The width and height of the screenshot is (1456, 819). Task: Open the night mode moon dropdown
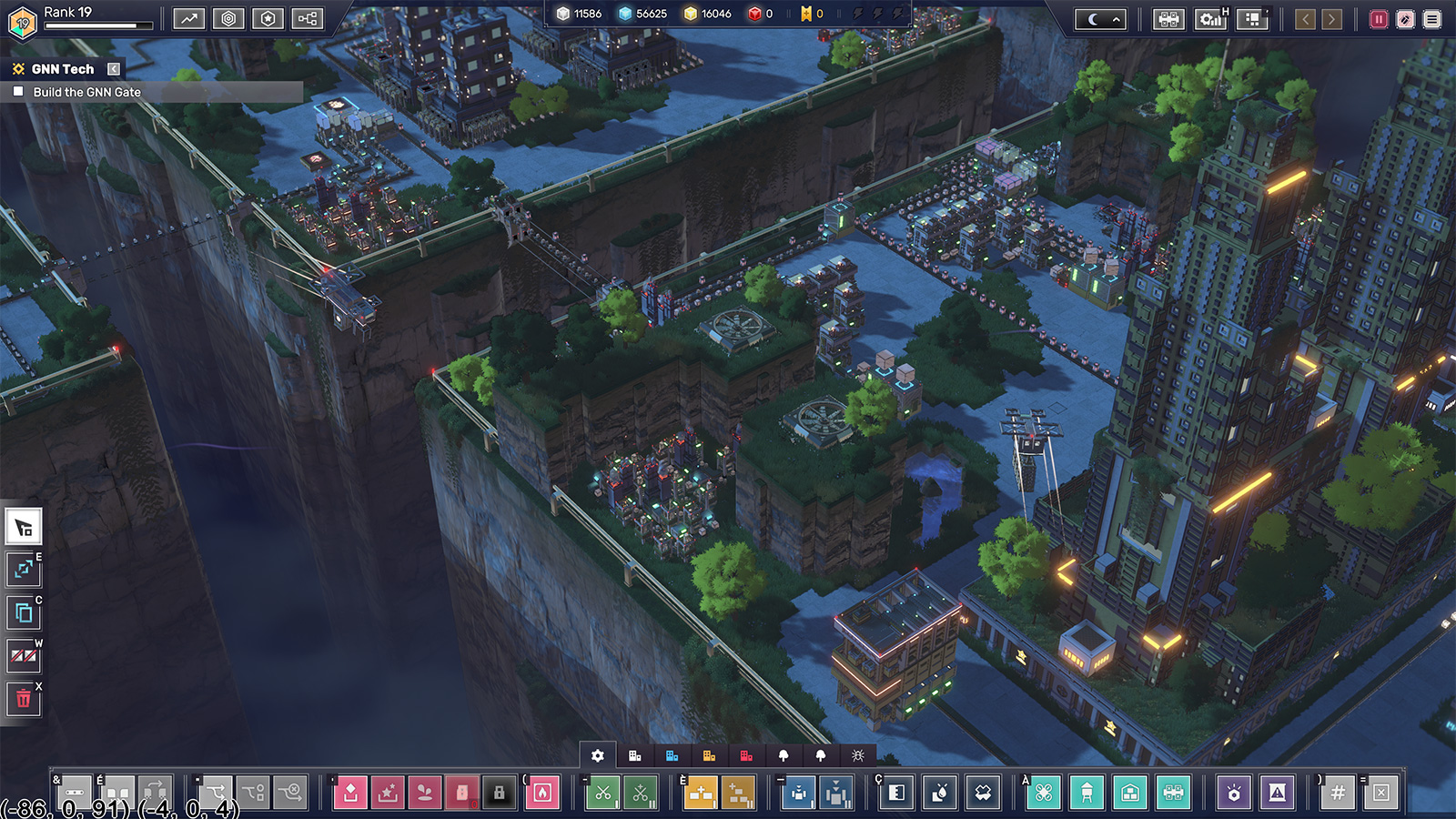point(1100,19)
